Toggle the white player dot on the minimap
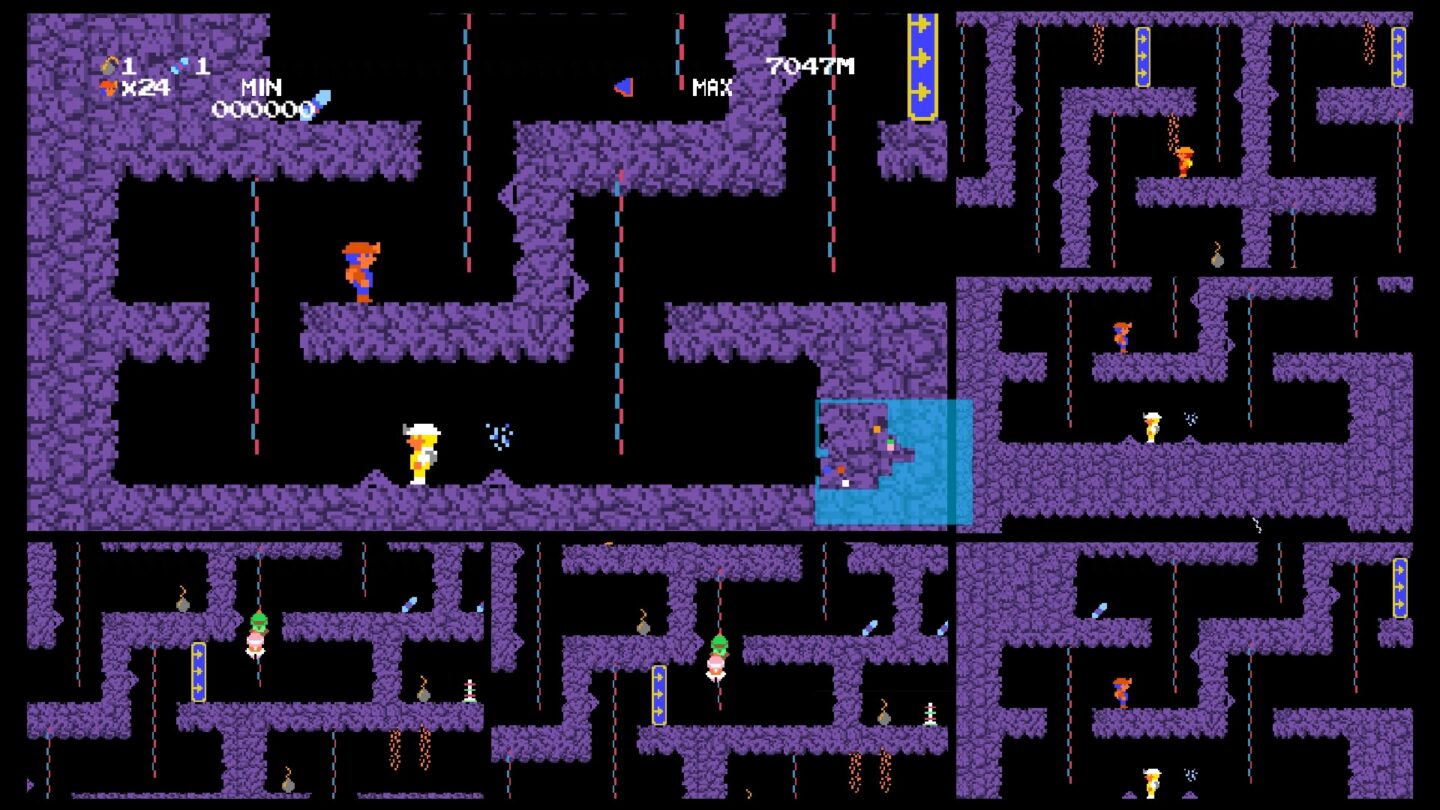 click(845, 483)
